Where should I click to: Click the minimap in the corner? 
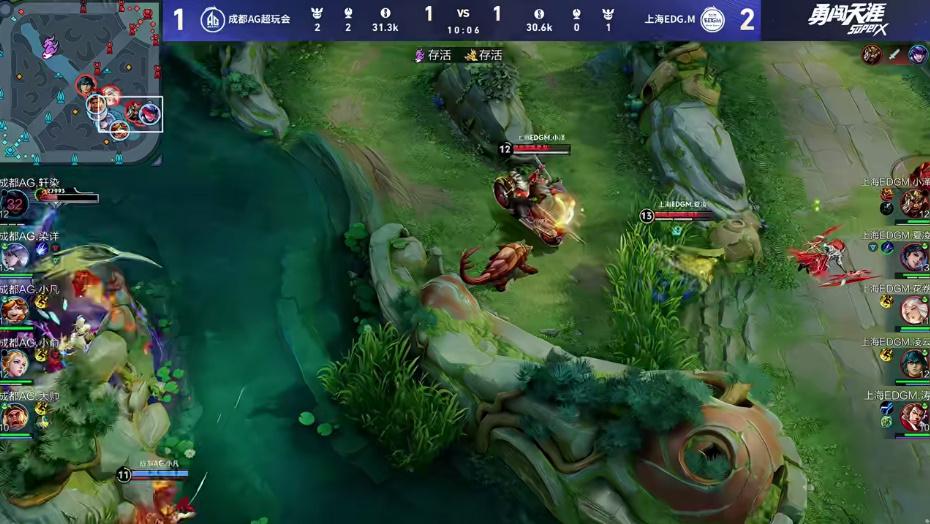[81, 82]
